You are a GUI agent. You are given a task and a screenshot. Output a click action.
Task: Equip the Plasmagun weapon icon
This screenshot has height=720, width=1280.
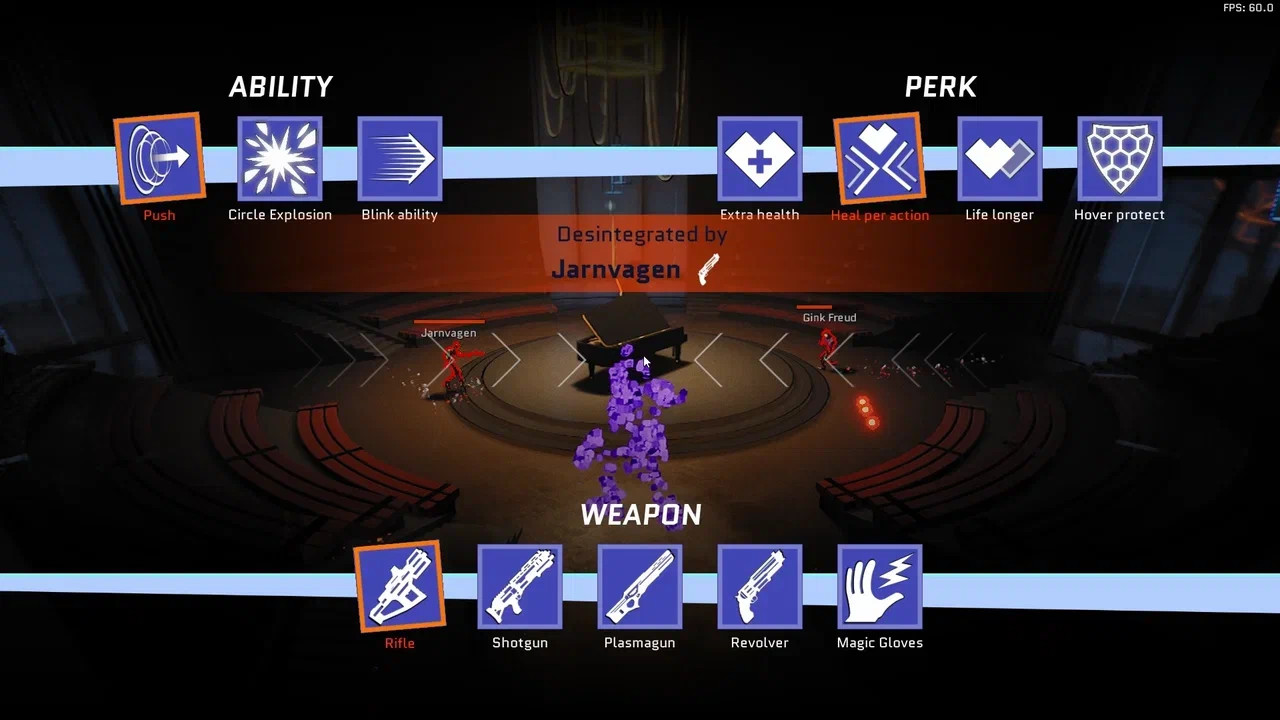click(x=640, y=588)
